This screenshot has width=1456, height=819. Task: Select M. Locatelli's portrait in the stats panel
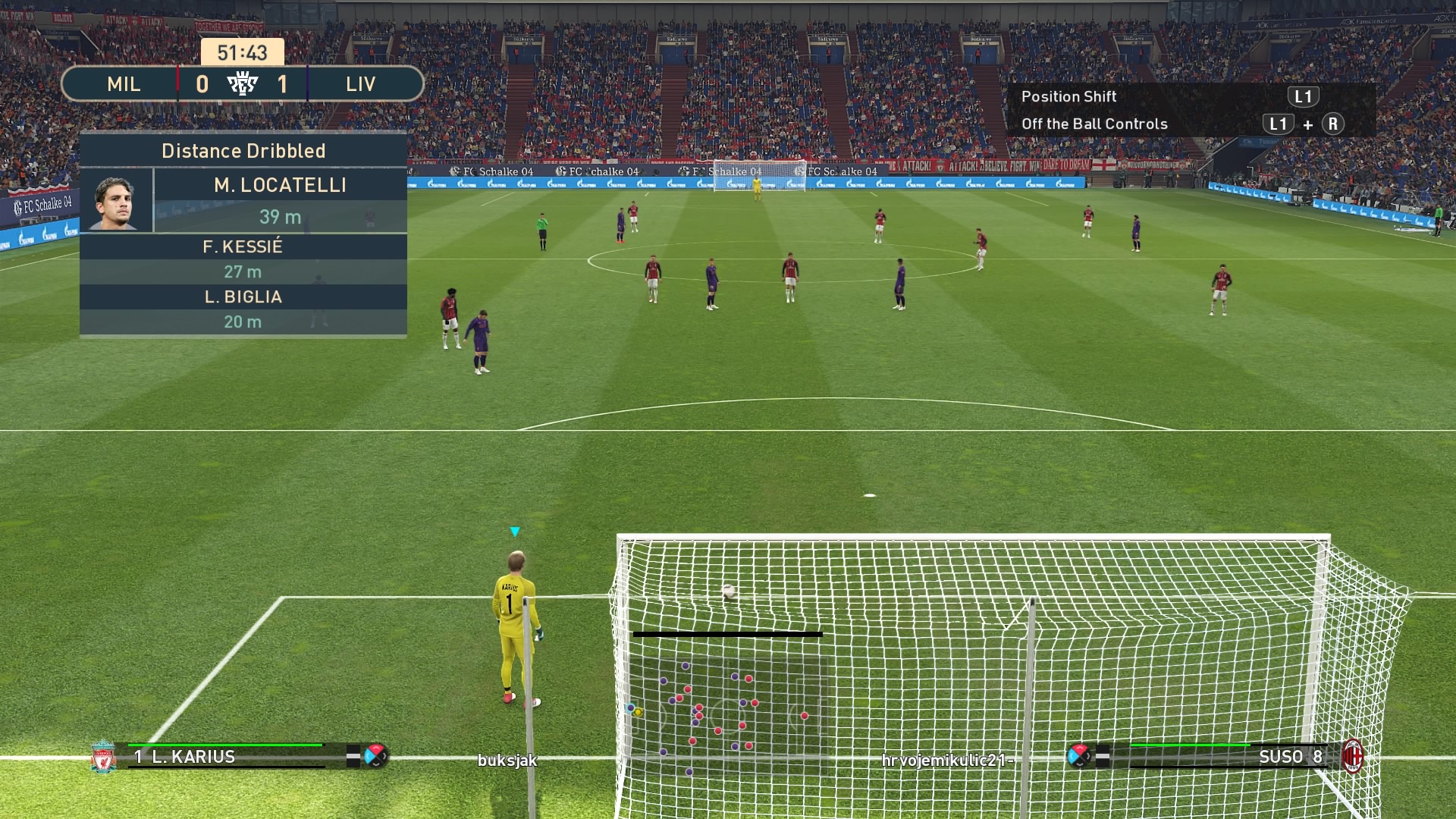[115, 201]
